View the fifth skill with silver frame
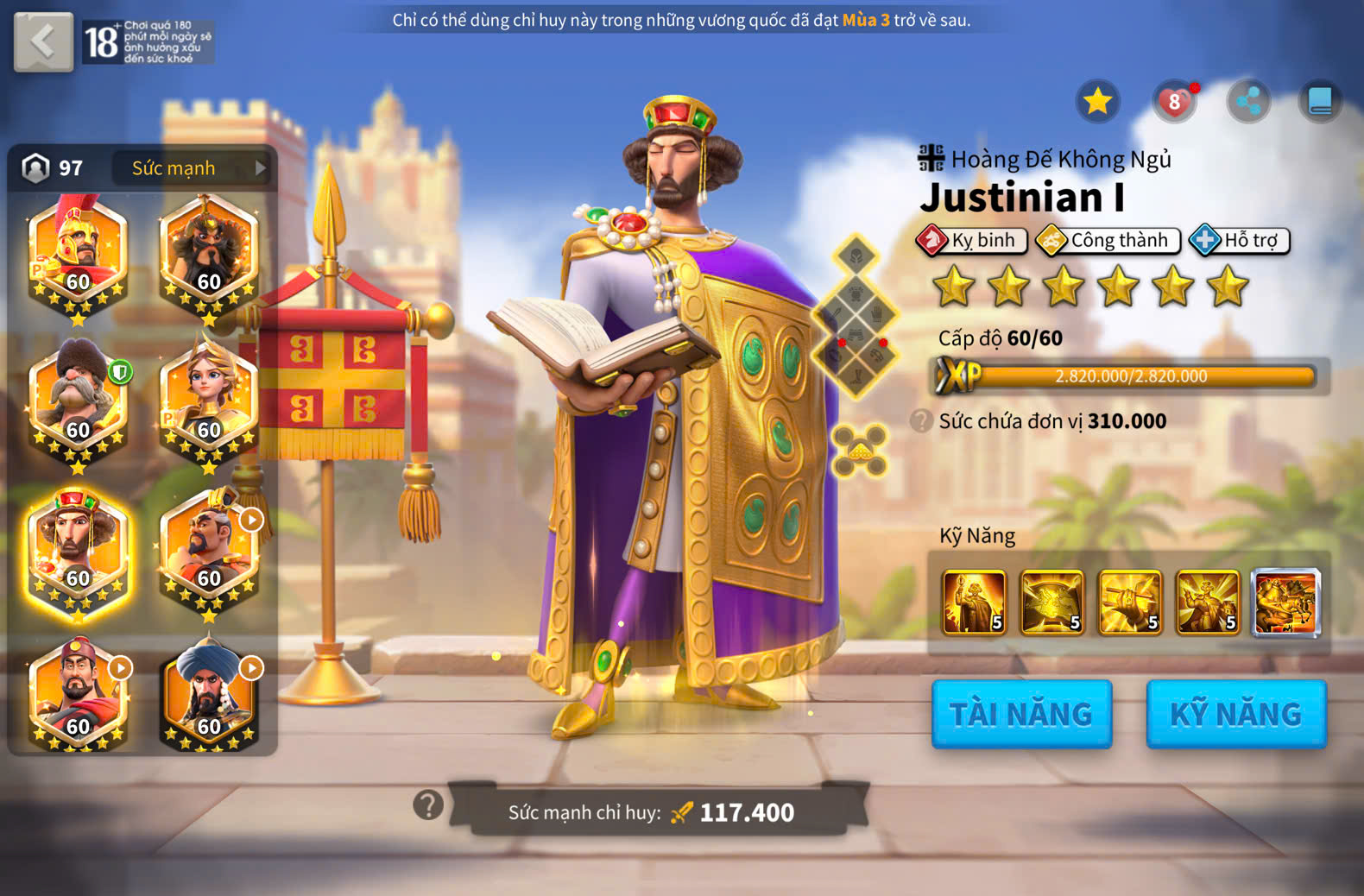Viewport: 1364px width, 896px height. tap(1285, 603)
